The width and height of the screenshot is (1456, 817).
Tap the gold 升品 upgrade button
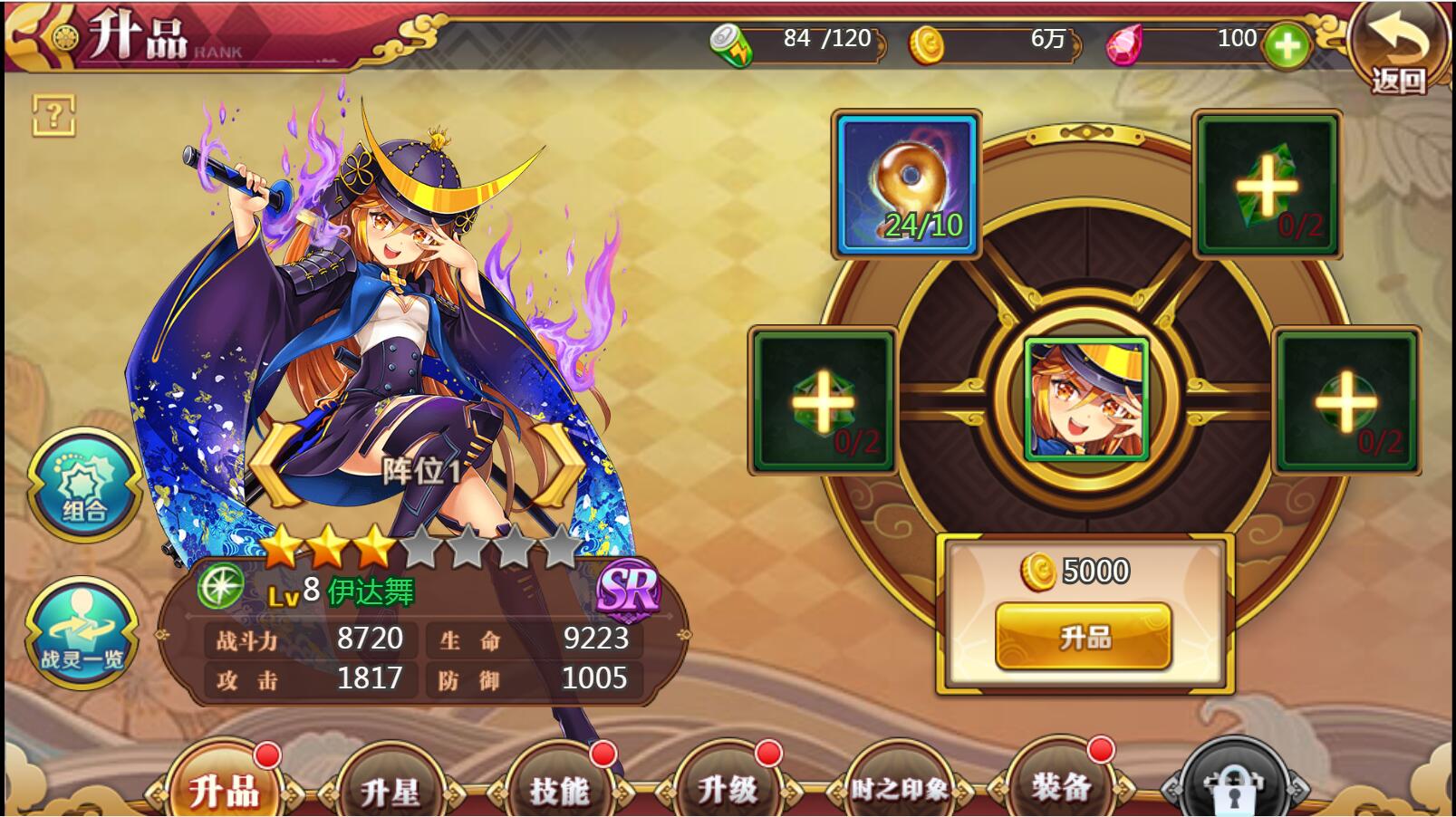1084,637
